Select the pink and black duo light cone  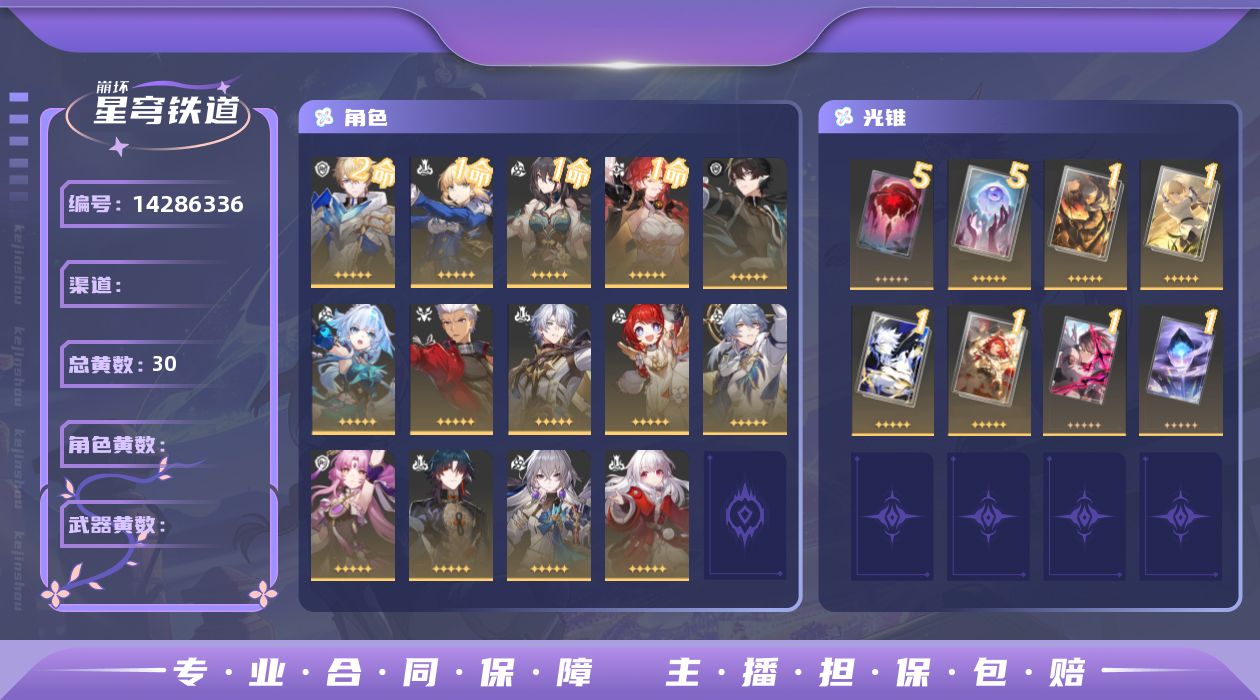[x=1085, y=369]
